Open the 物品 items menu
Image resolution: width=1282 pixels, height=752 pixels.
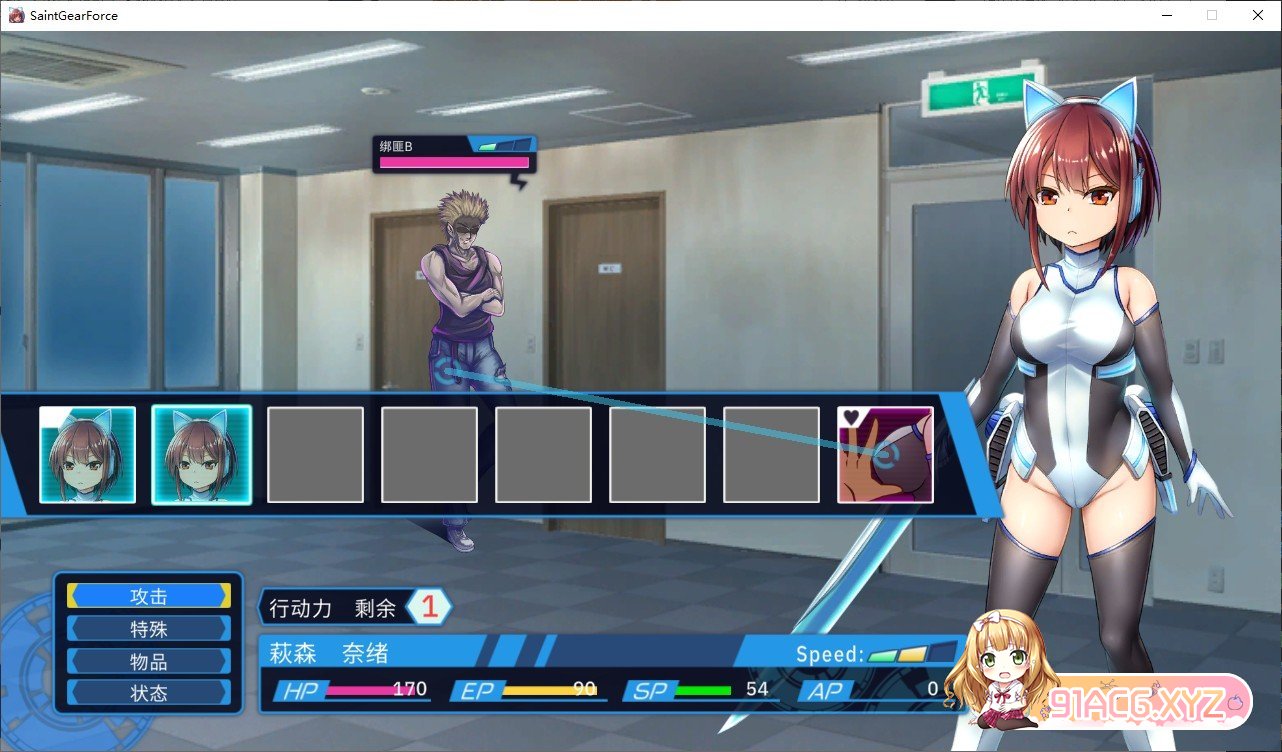tap(149, 662)
